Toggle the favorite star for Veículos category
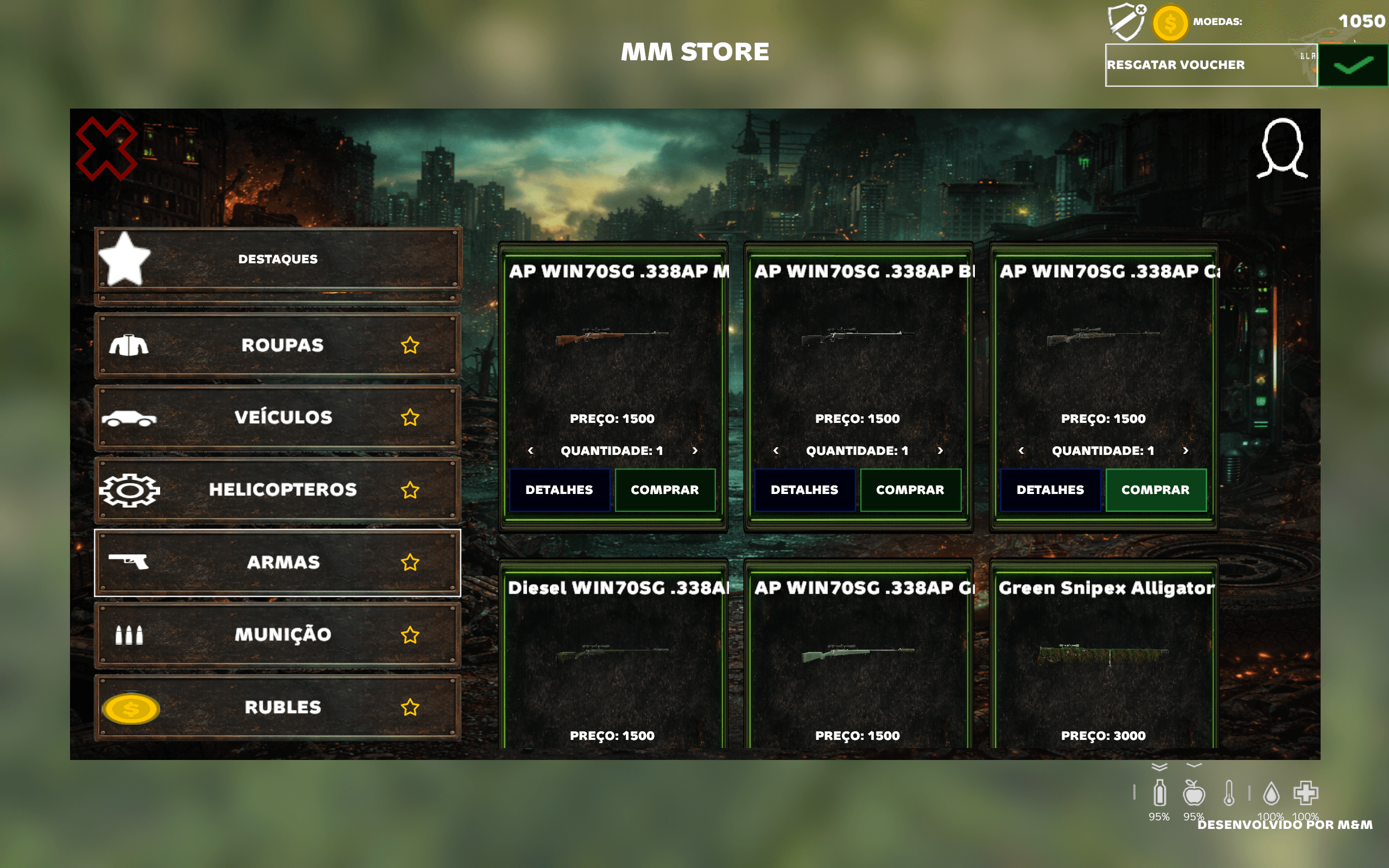Viewport: 1389px width, 868px height. tap(410, 418)
